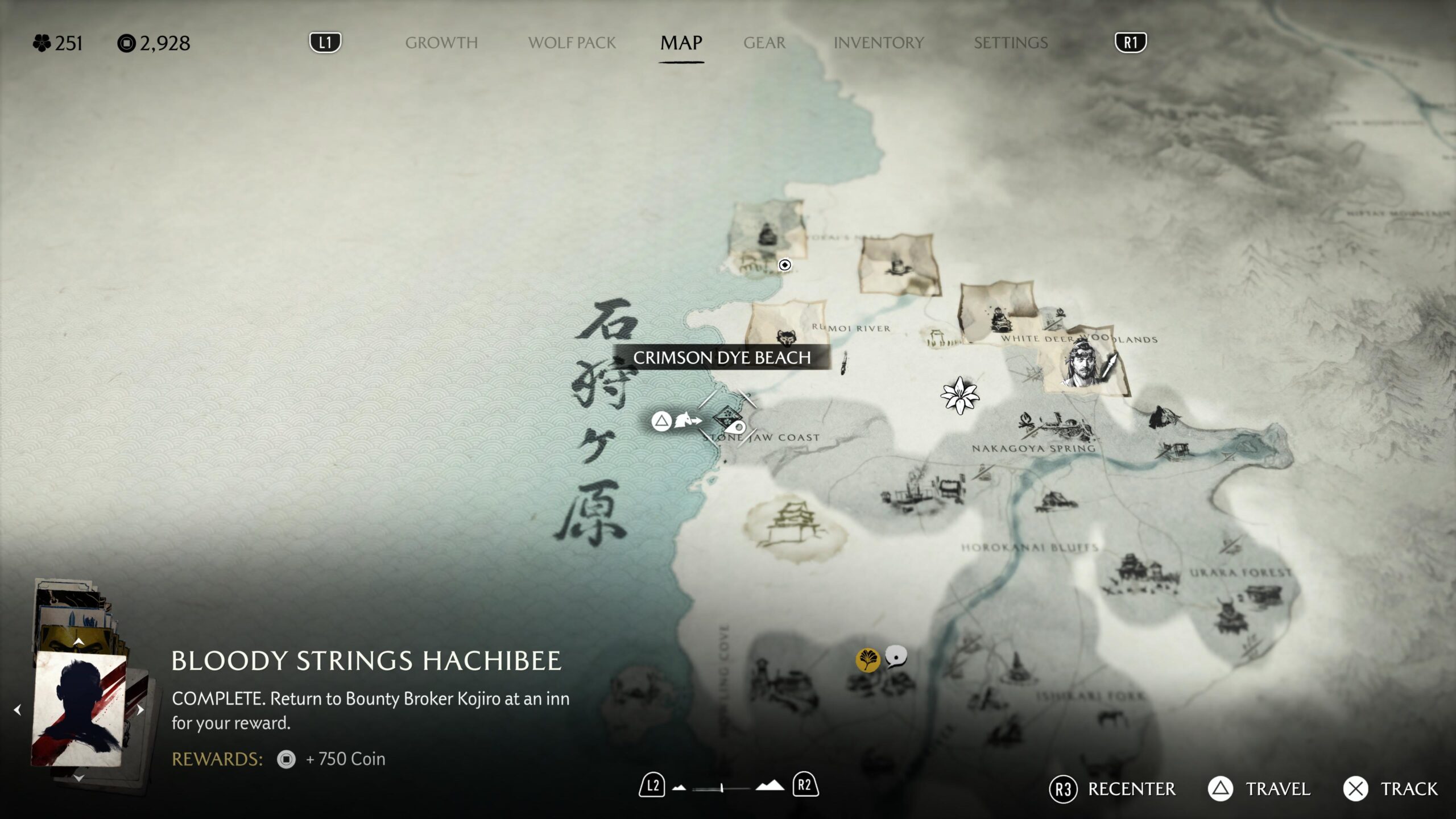
Task: Choose the wolf head map marker
Action: (786, 338)
